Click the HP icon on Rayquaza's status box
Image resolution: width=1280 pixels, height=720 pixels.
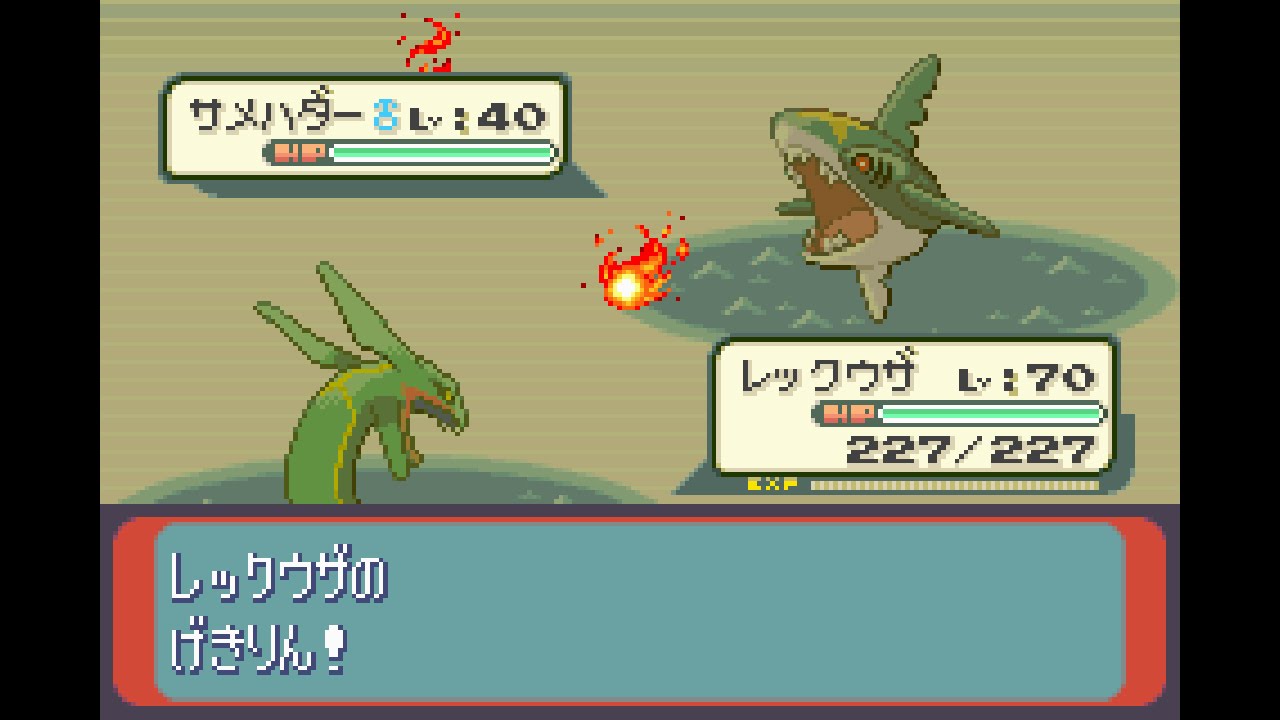(846, 412)
